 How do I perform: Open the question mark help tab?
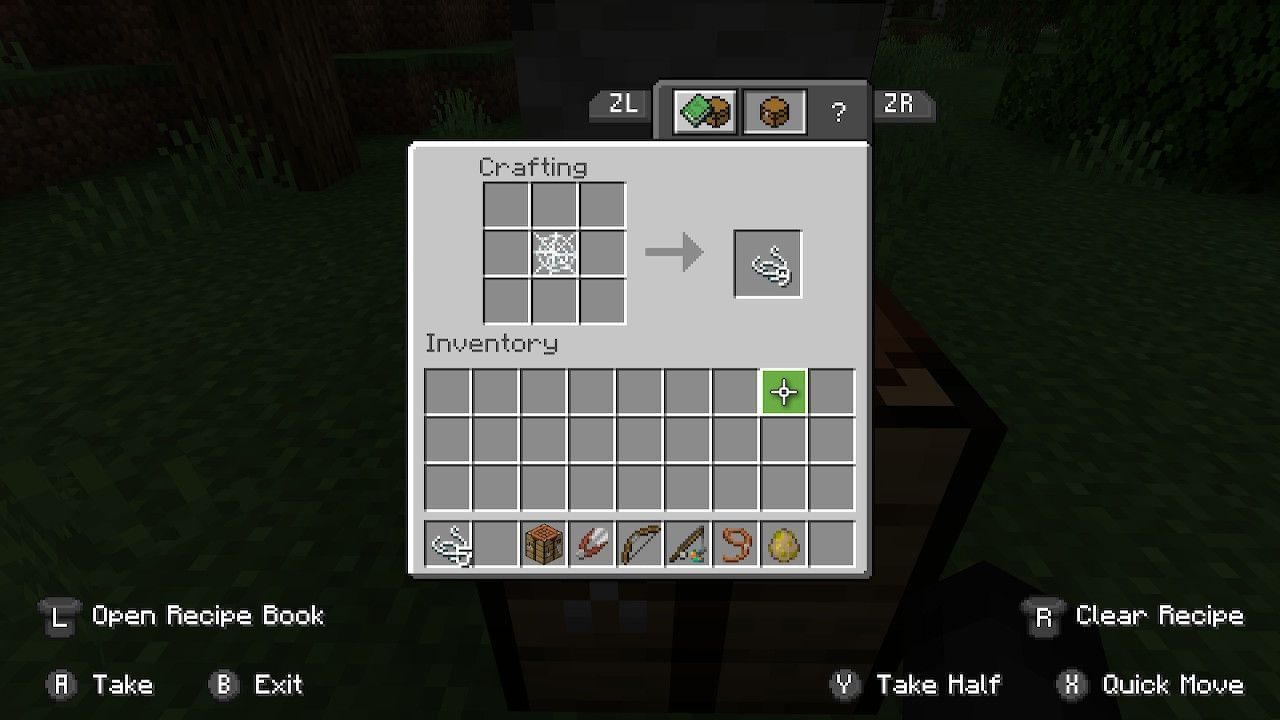[838, 112]
